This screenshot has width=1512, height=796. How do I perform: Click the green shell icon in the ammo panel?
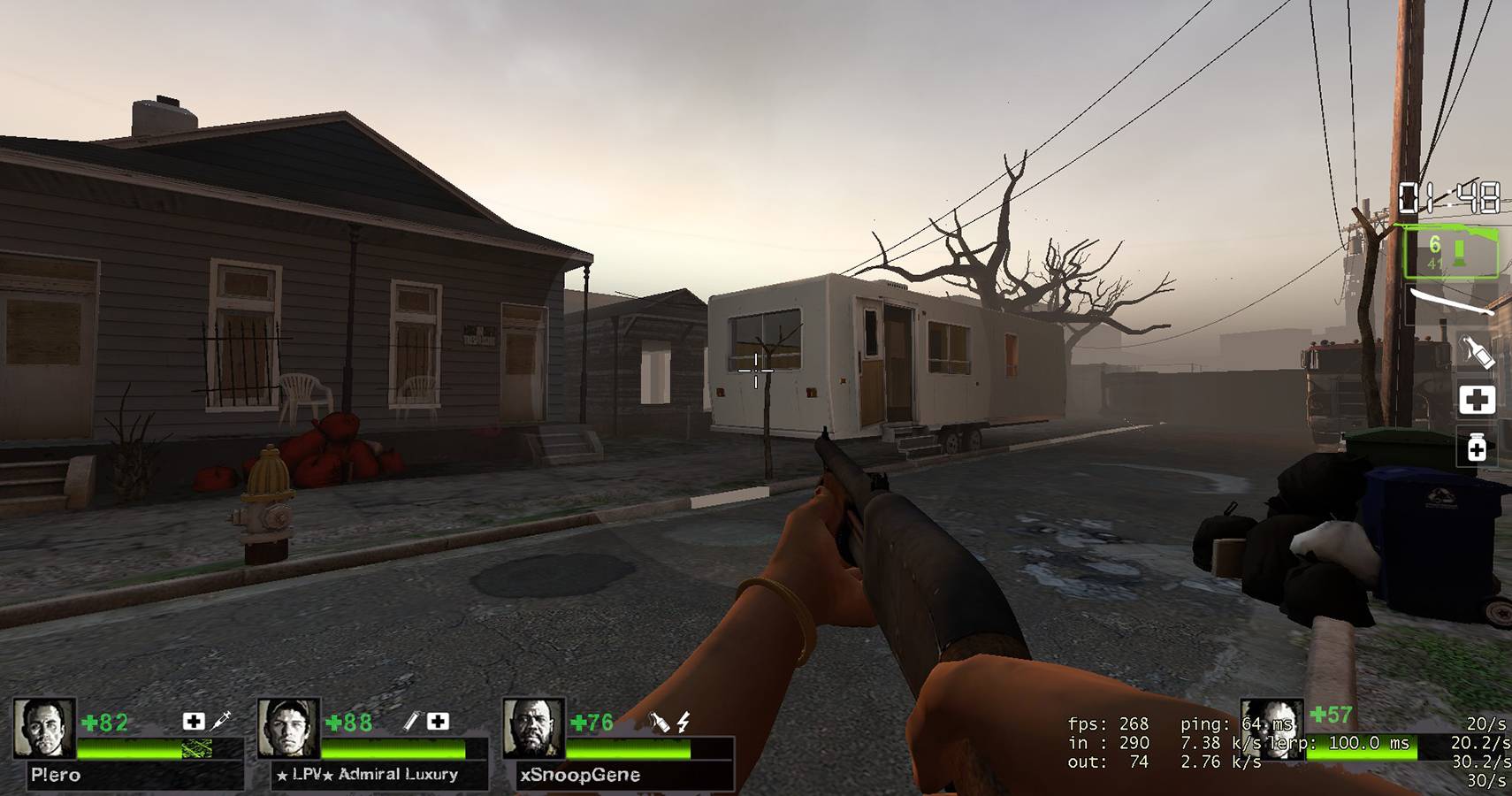(x=1461, y=251)
